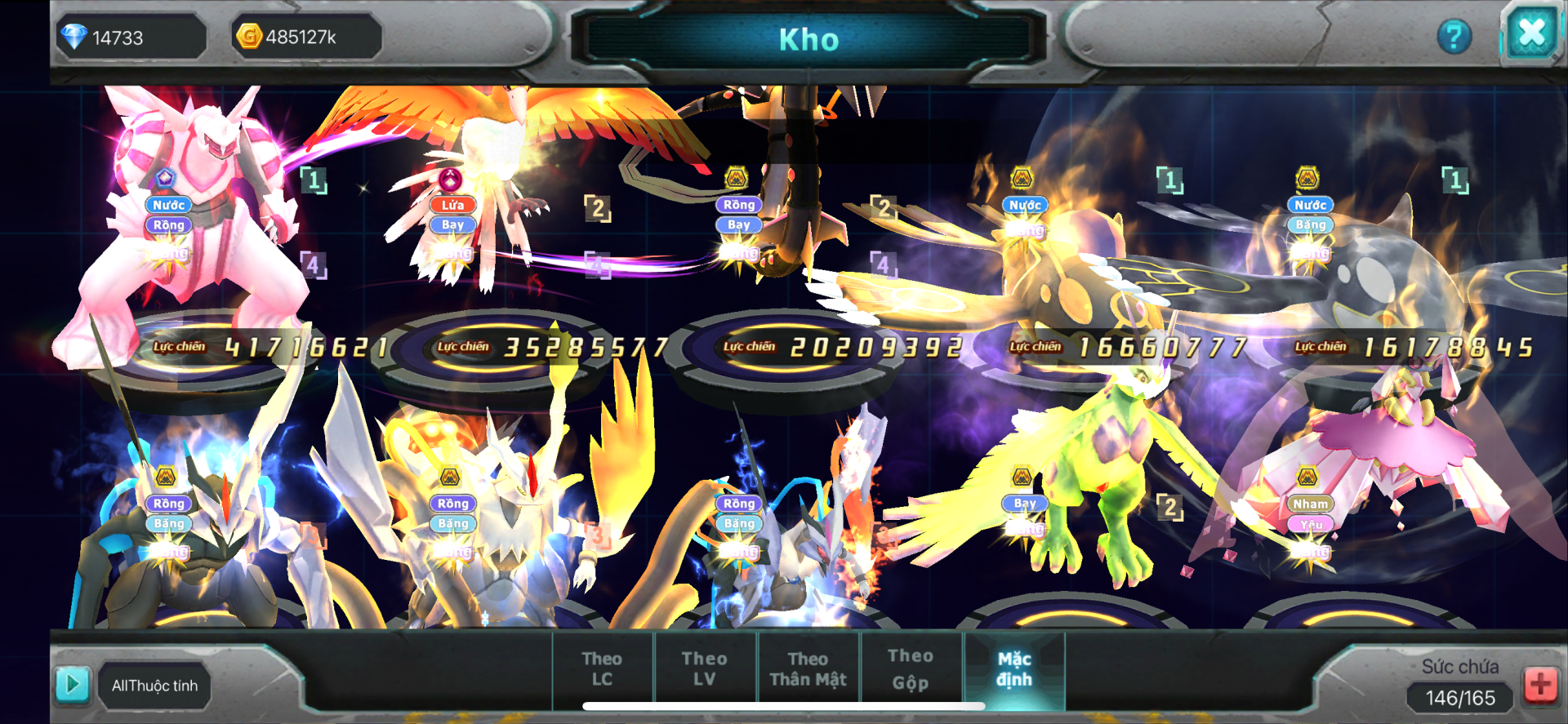Image resolution: width=1568 pixels, height=724 pixels.
Task: Open the help question mark
Action: click(x=1454, y=37)
